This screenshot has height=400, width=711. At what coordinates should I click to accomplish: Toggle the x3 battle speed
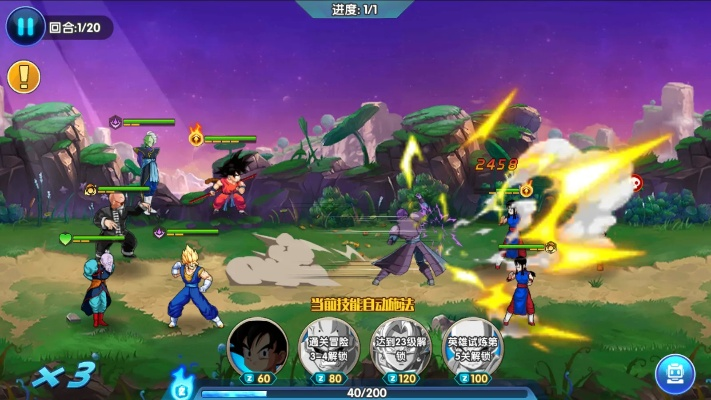(x=62, y=376)
